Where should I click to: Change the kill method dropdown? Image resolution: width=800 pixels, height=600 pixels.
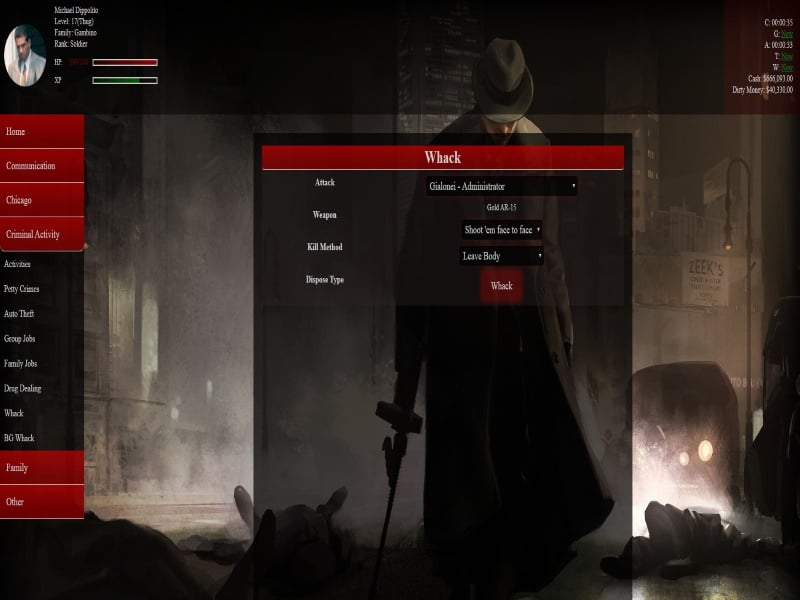(502, 230)
